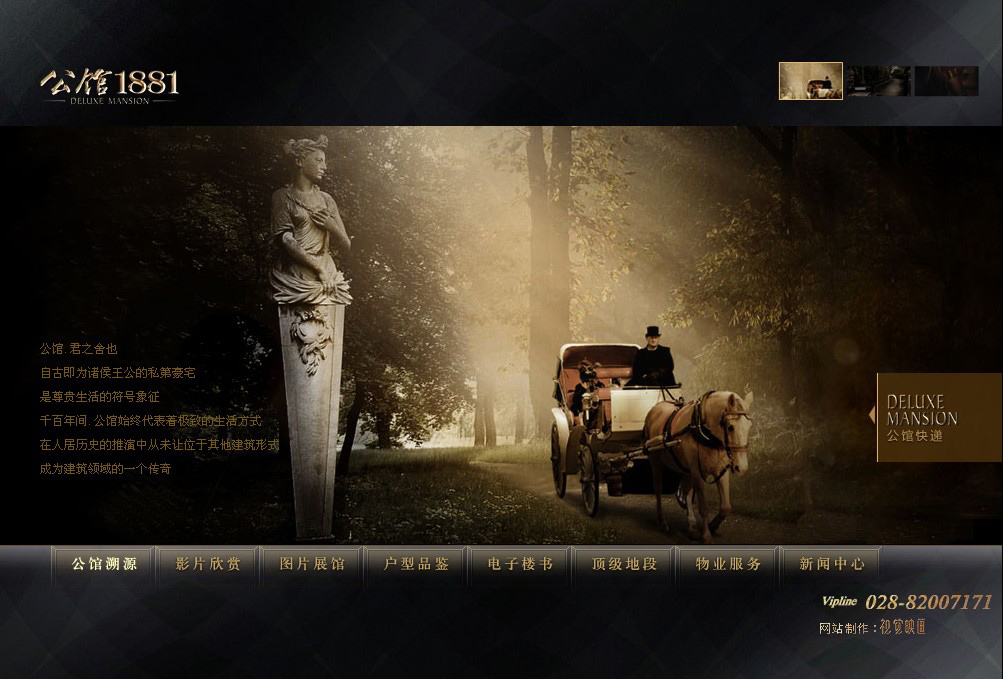Go to the 图片展馆 section

click(x=312, y=564)
